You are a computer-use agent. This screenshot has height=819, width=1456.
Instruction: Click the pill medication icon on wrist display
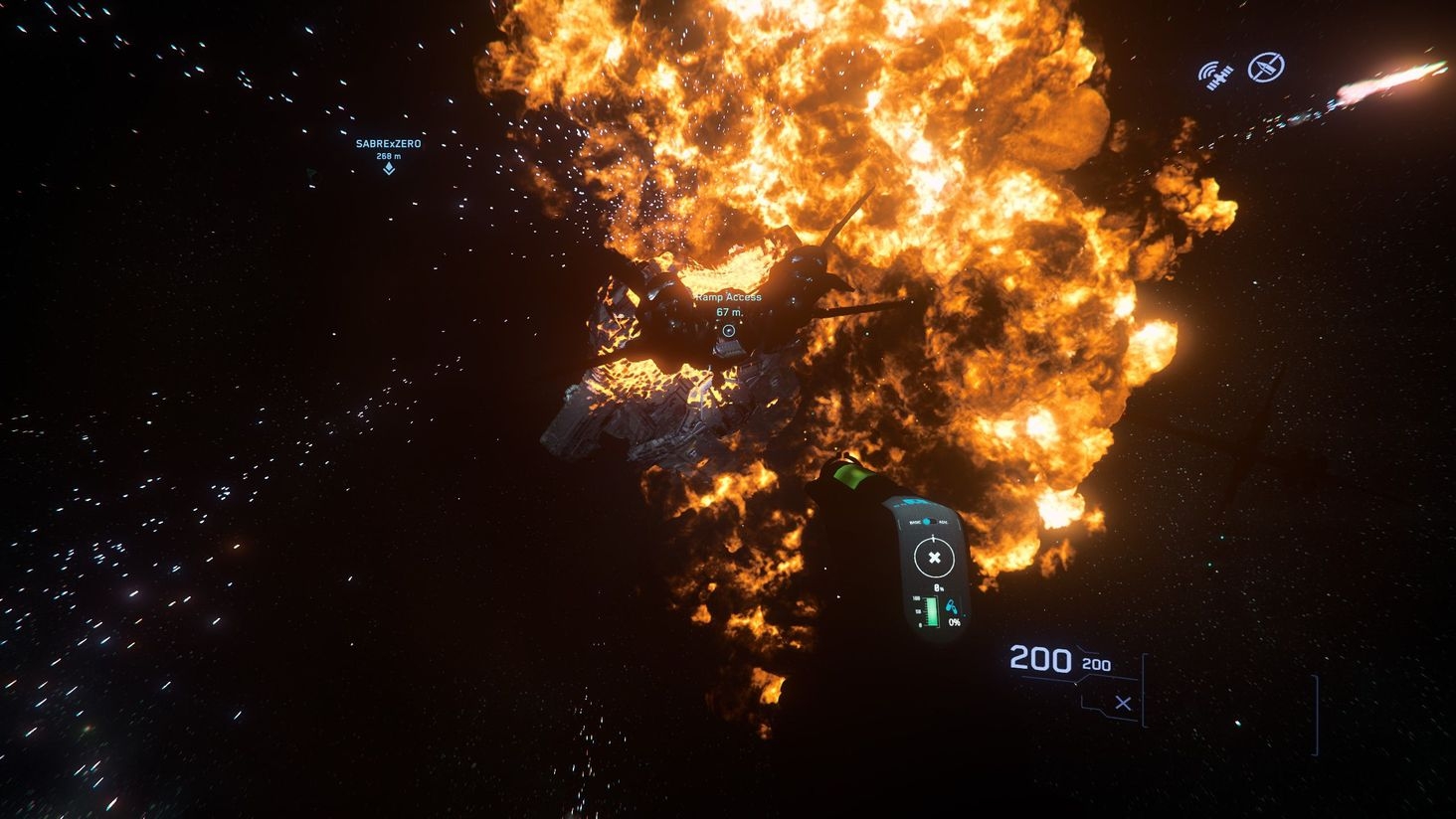point(953,605)
